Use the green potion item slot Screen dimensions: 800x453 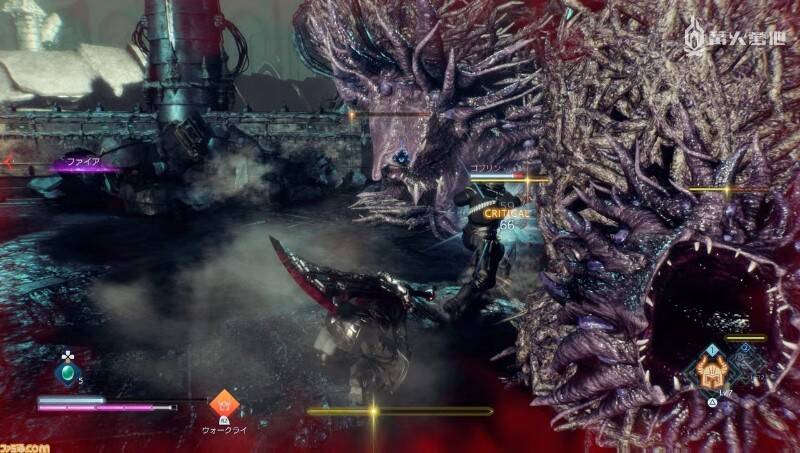(x=65, y=370)
